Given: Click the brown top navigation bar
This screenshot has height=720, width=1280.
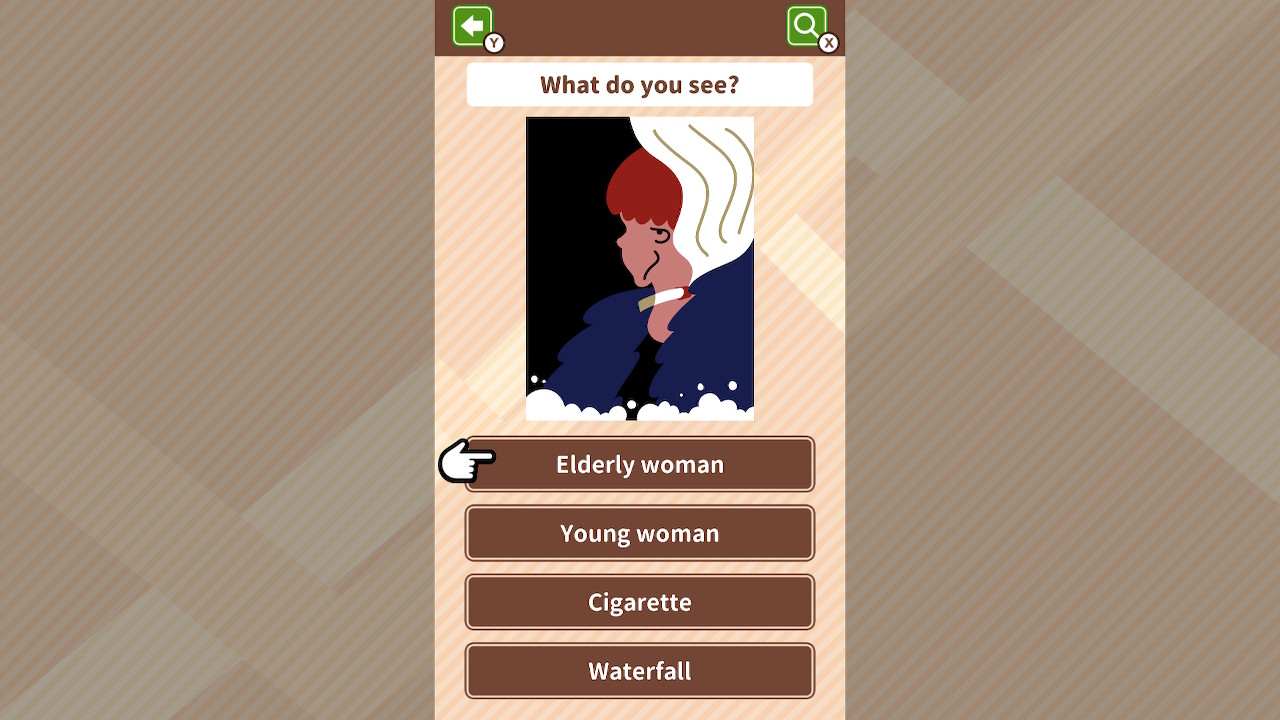Looking at the screenshot, I should pyautogui.click(x=639, y=27).
